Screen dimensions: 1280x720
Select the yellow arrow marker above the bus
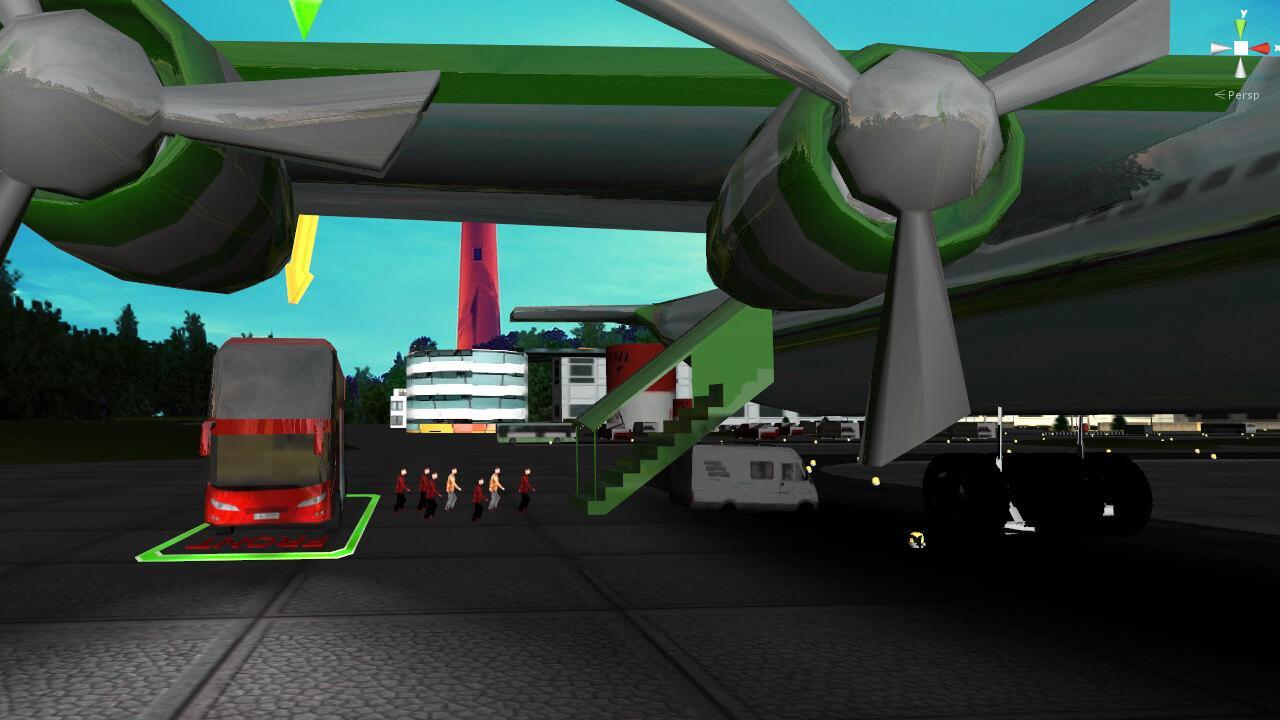pyautogui.click(x=299, y=265)
